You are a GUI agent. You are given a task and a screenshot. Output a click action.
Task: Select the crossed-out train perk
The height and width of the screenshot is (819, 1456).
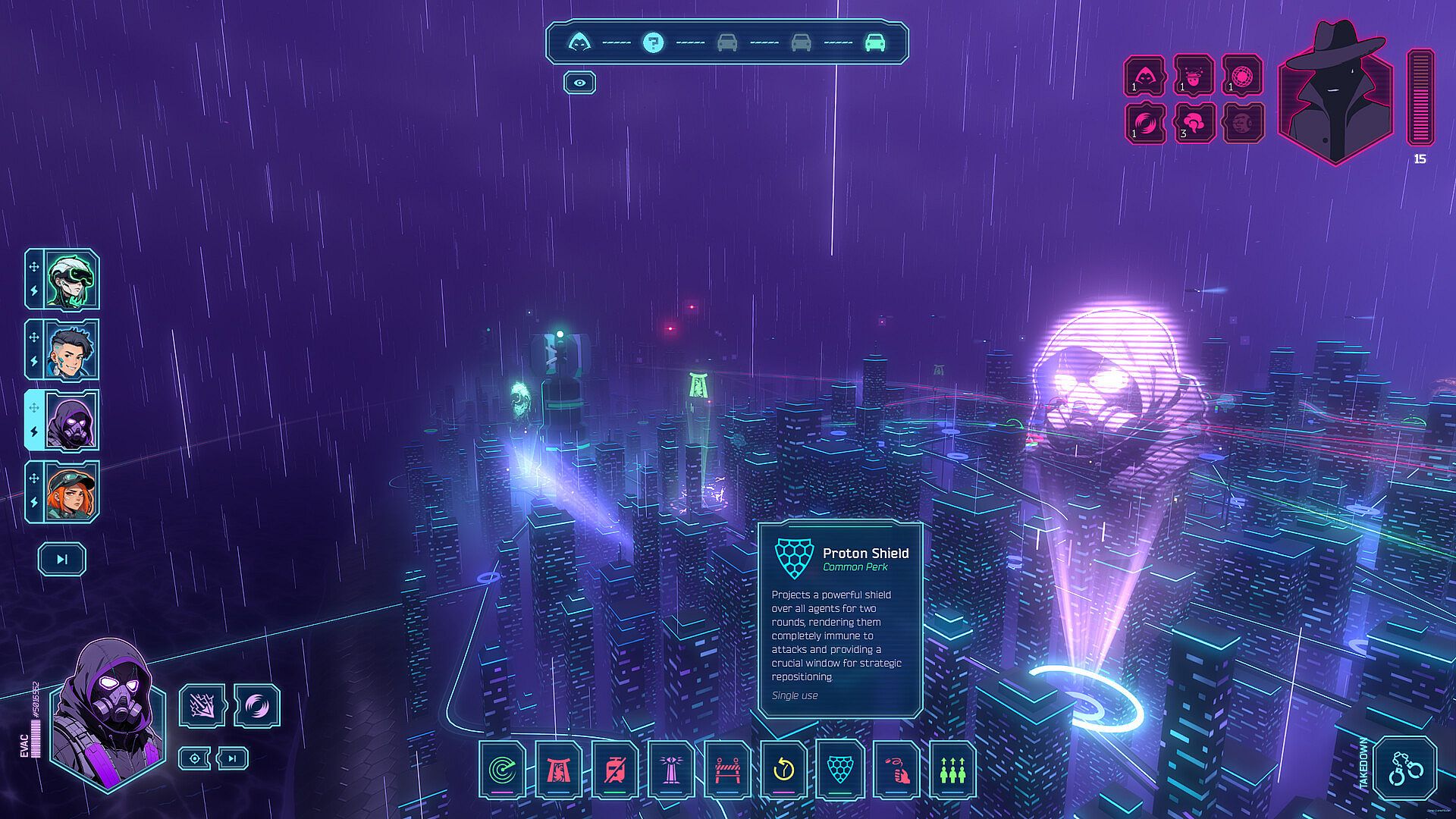click(x=615, y=770)
